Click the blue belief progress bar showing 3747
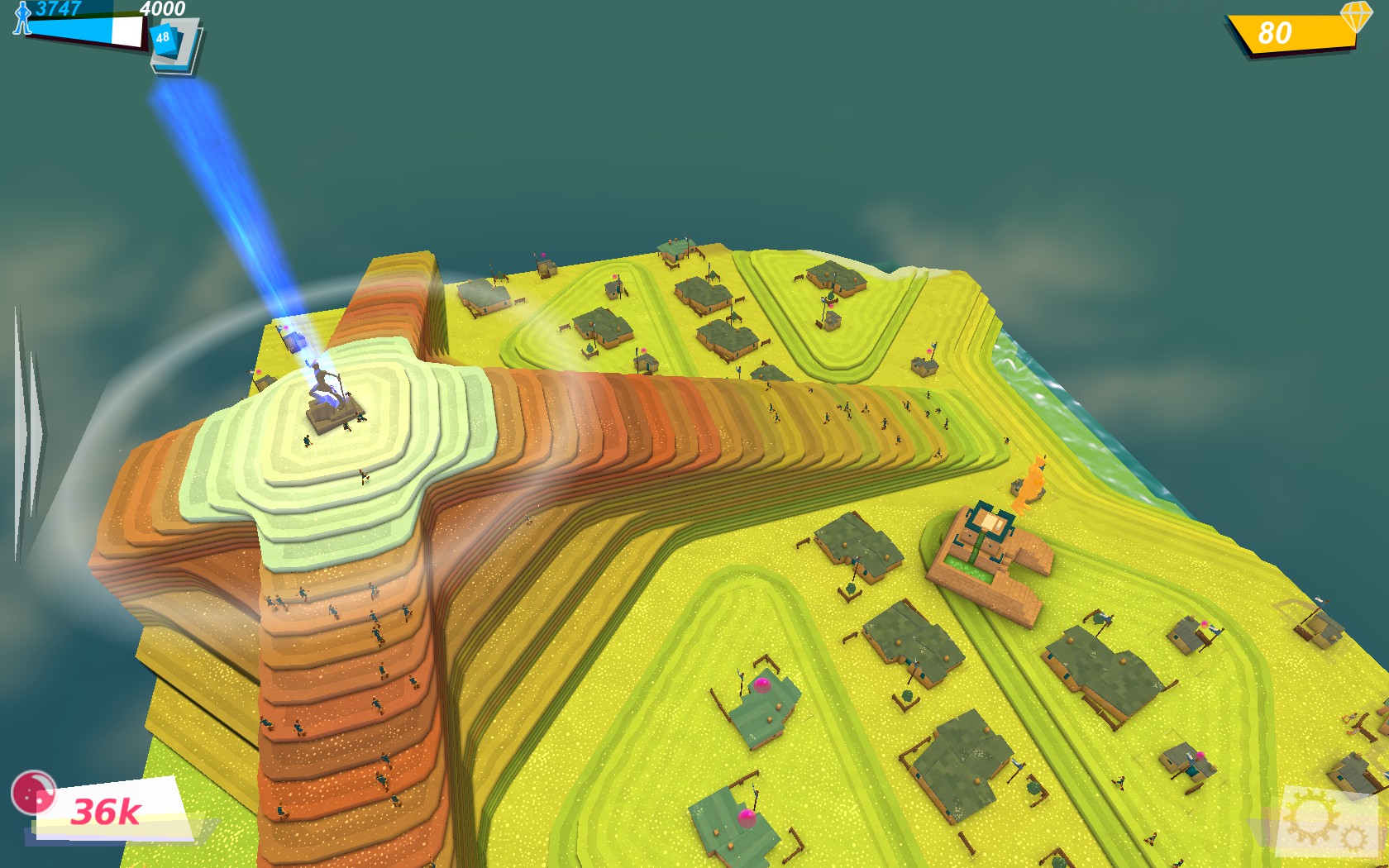The image size is (1389, 868). coord(83,27)
